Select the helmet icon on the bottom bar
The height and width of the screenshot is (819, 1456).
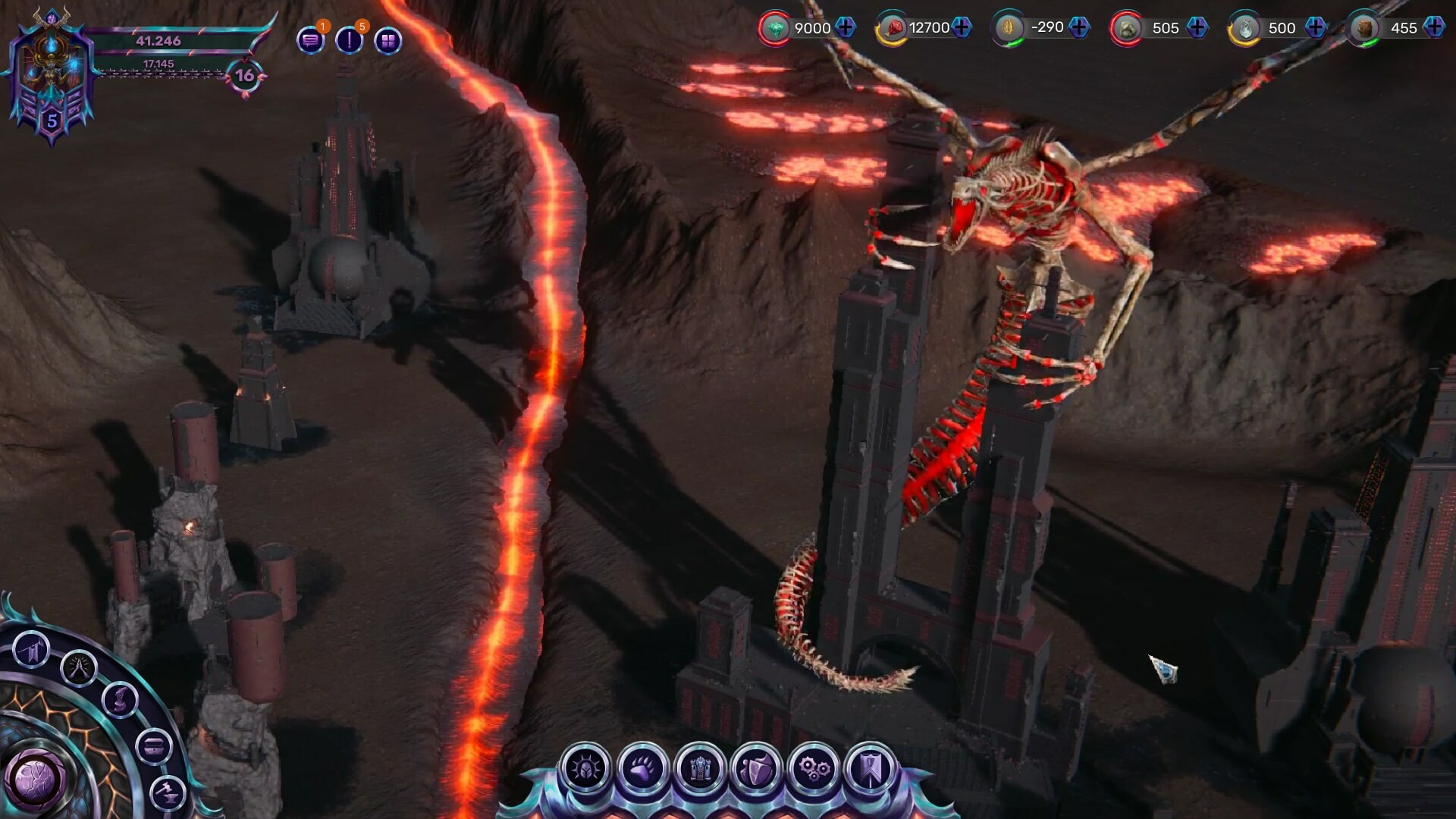coord(585,767)
